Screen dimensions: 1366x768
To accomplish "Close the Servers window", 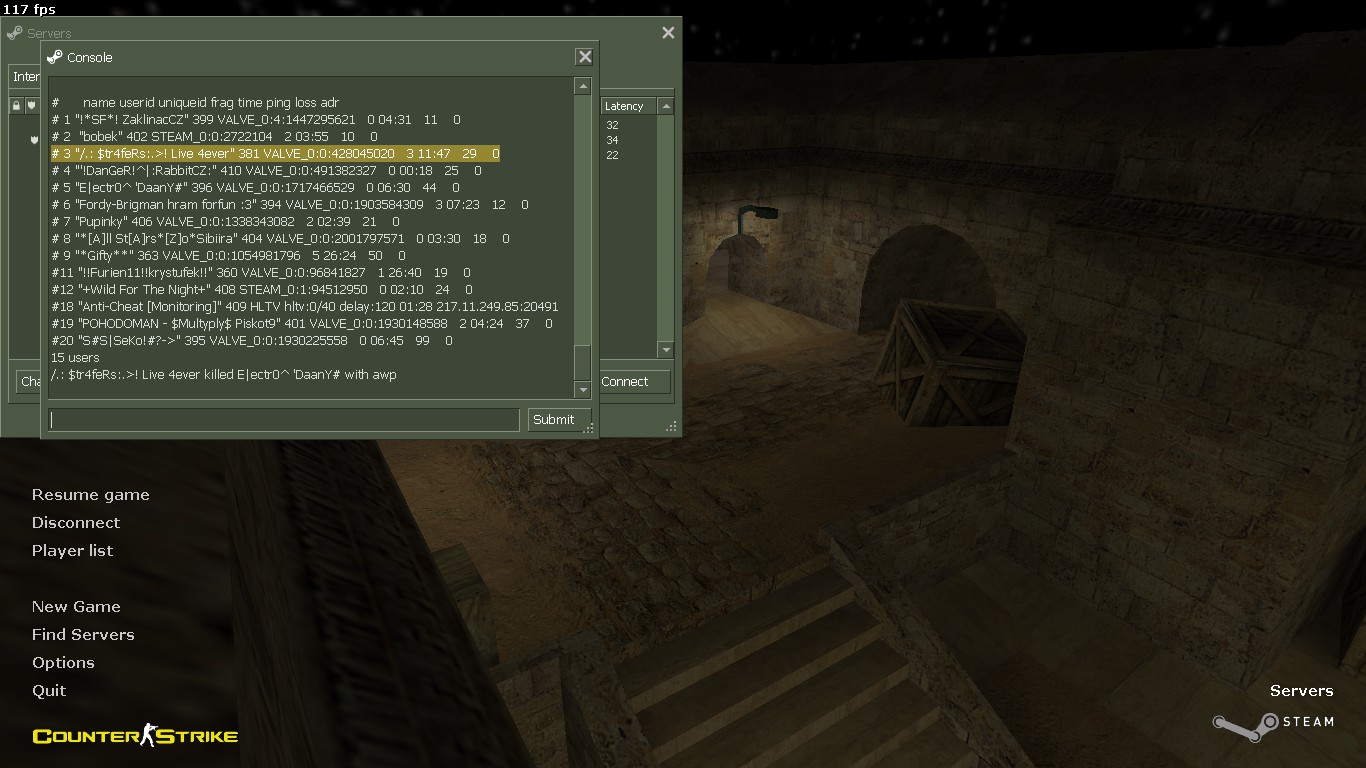I will pyautogui.click(x=668, y=33).
